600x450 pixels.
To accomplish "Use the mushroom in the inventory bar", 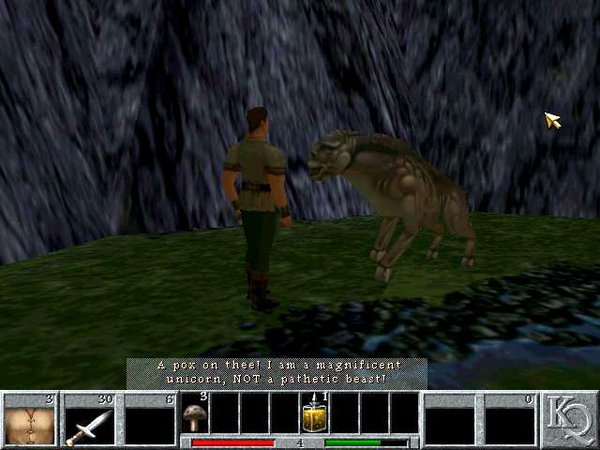I will [193, 414].
